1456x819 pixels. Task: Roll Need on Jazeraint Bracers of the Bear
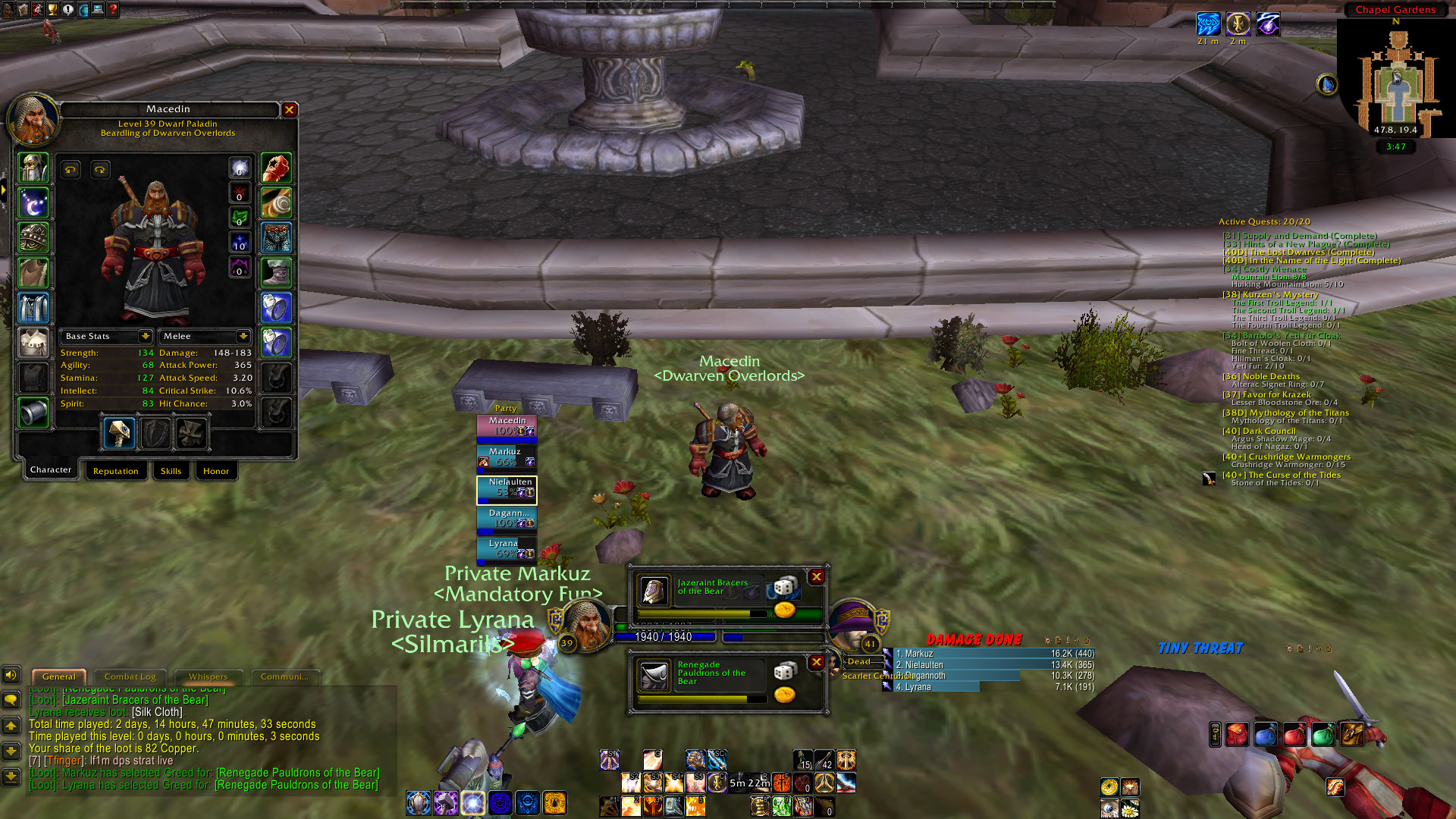click(x=785, y=586)
